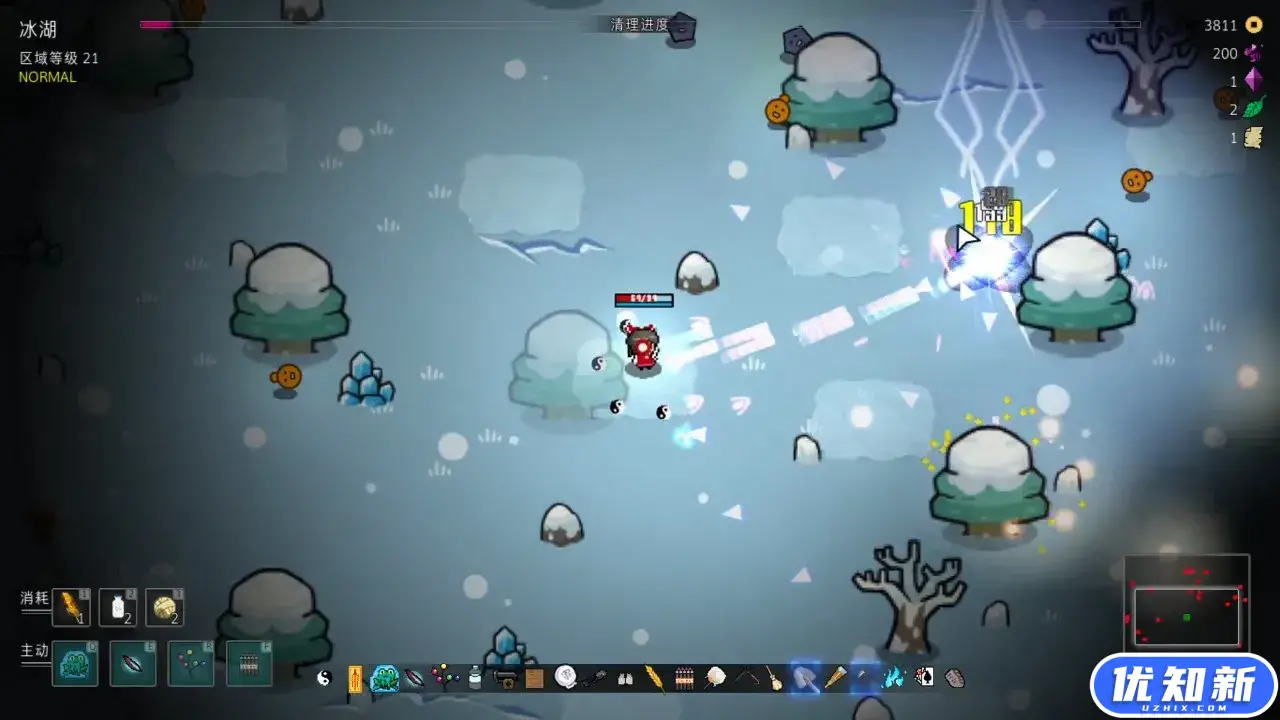The width and height of the screenshot is (1280, 720).
Task: Select the blue flame in the item bar
Action: 895,679
